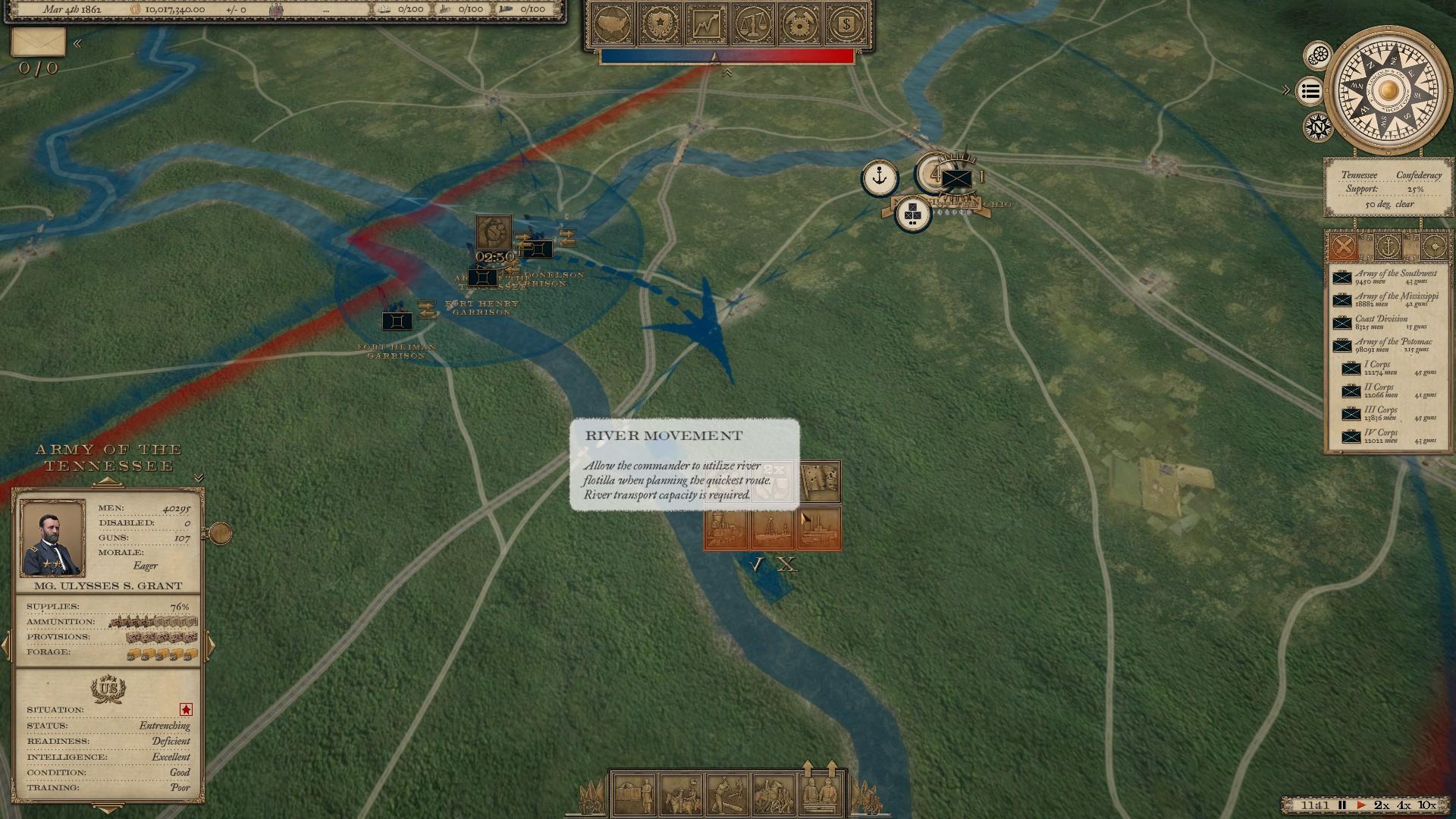The image size is (1456, 819).
Task: Open the gear and hammers industry panel
Action: pos(799,26)
